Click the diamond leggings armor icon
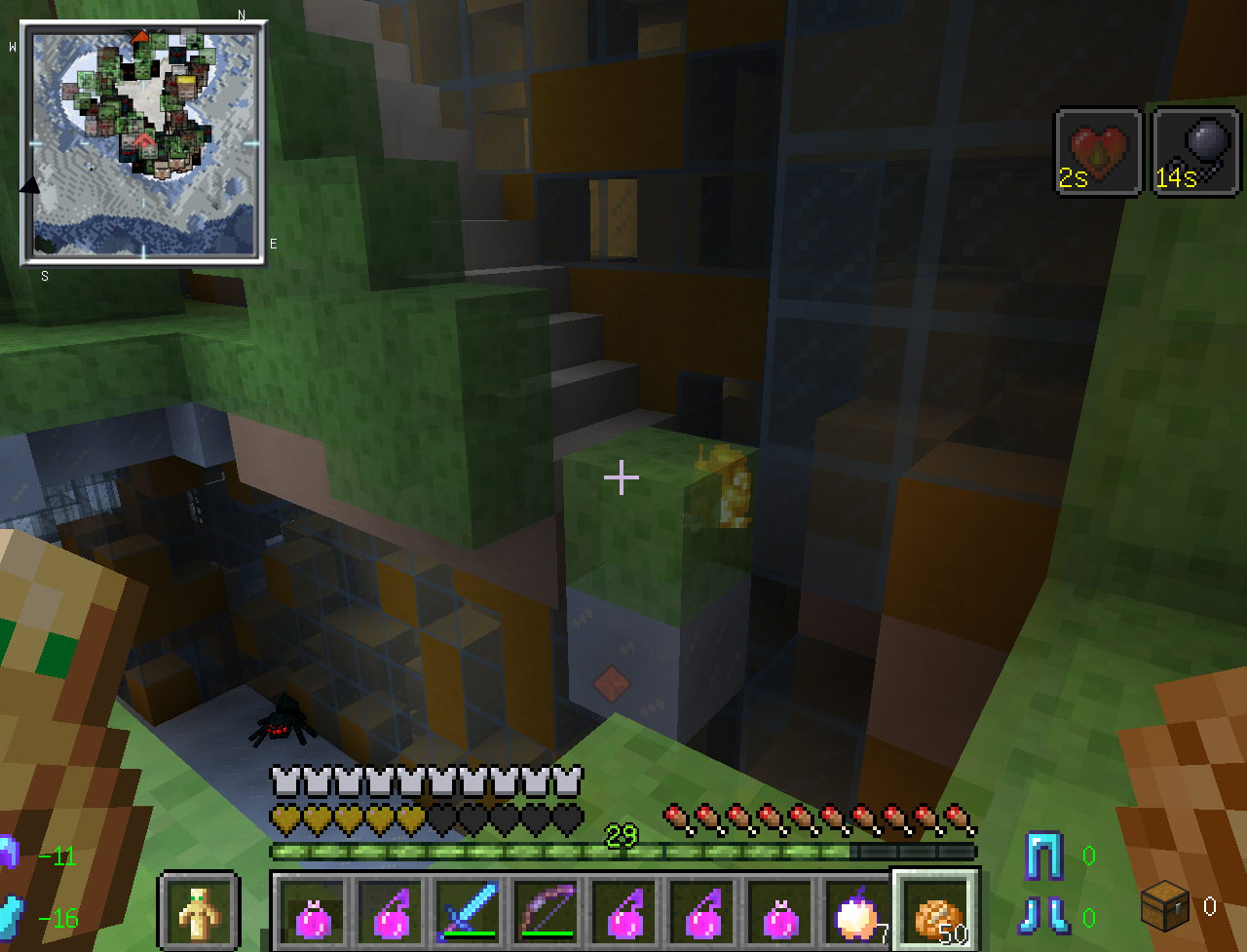 pos(1043,856)
